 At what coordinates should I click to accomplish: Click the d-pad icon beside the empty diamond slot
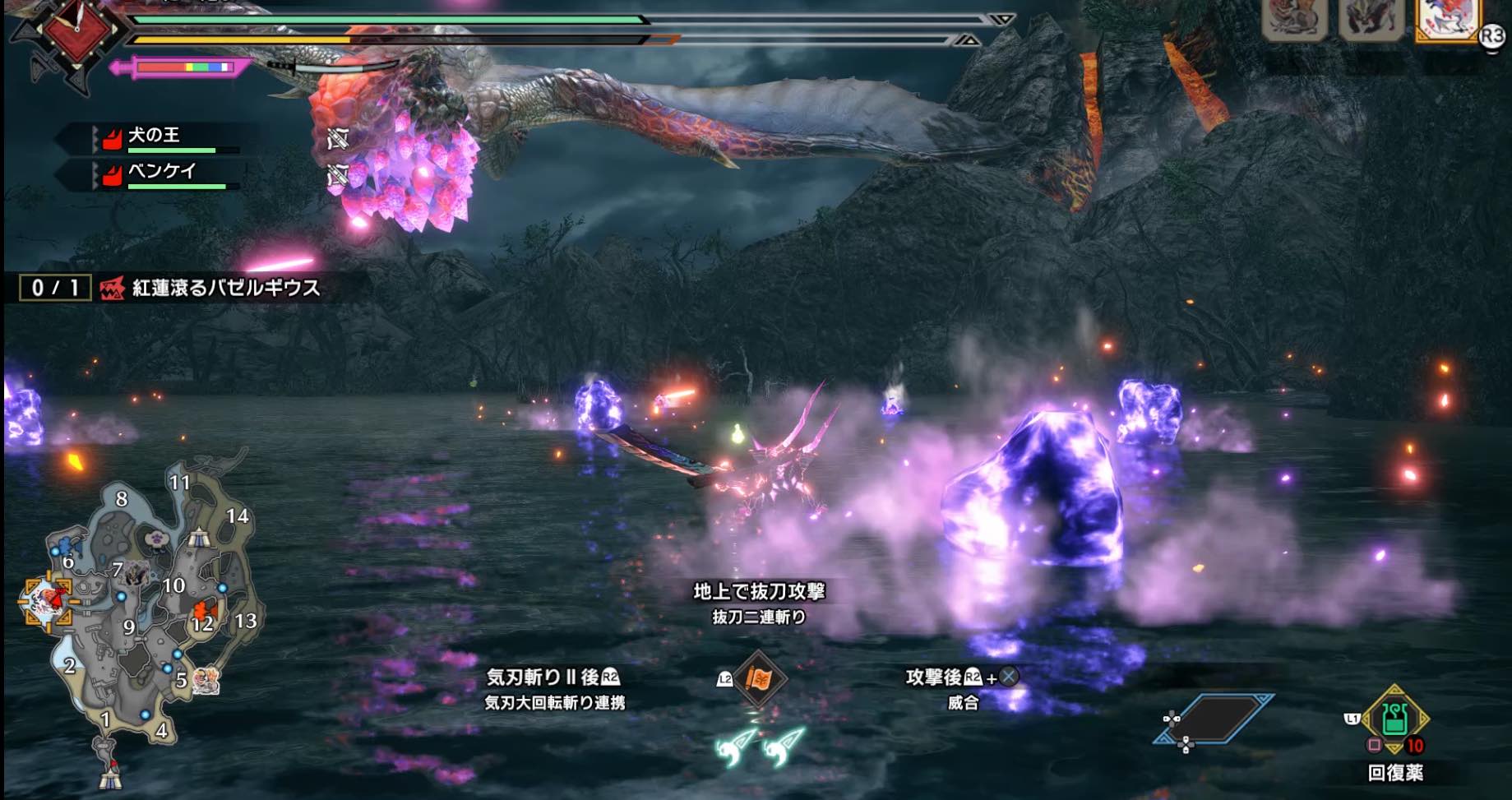click(x=1172, y=719)
